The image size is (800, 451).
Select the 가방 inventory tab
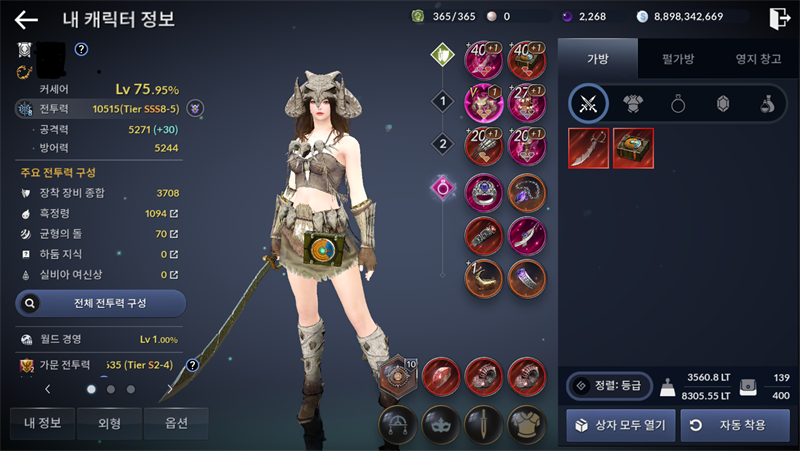pos(597,59)
